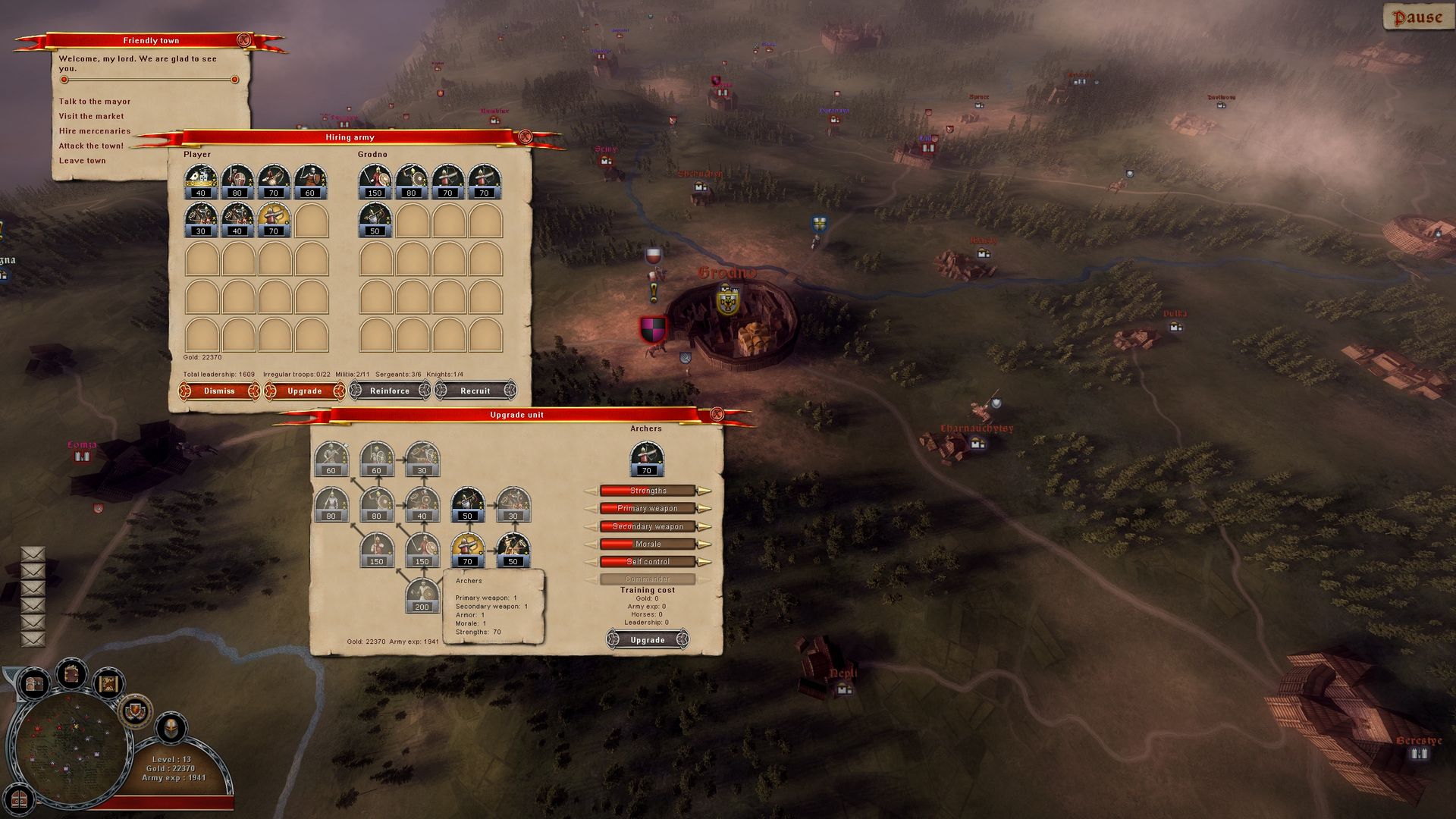Click right arrow to increase Strengths
Viewport: 1456px width, 819px height.
[x=705, y=491]
